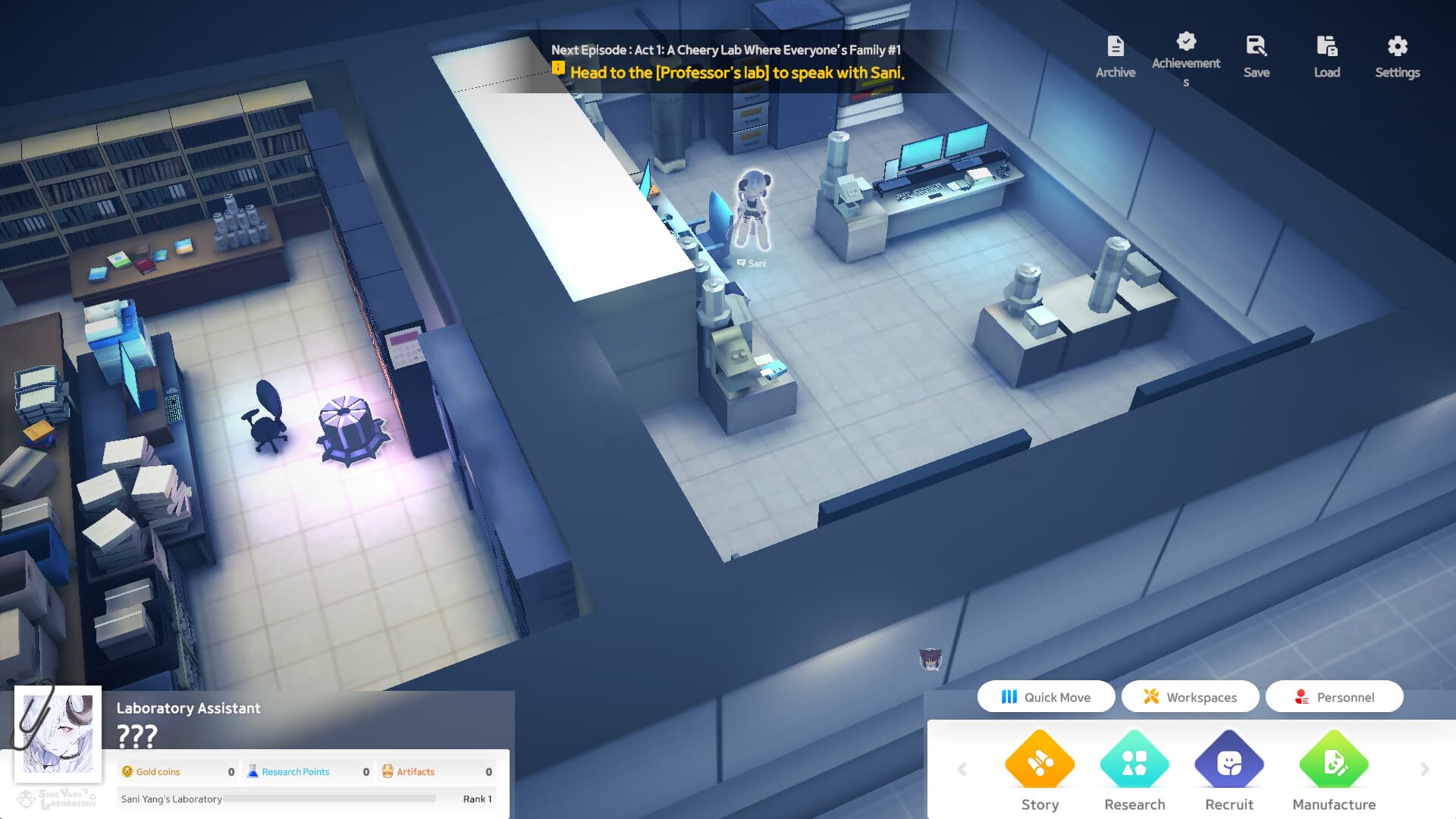1456x819 pixels.
Task: Click the Research Points flask icon
Action: click(x=253, y=771)
